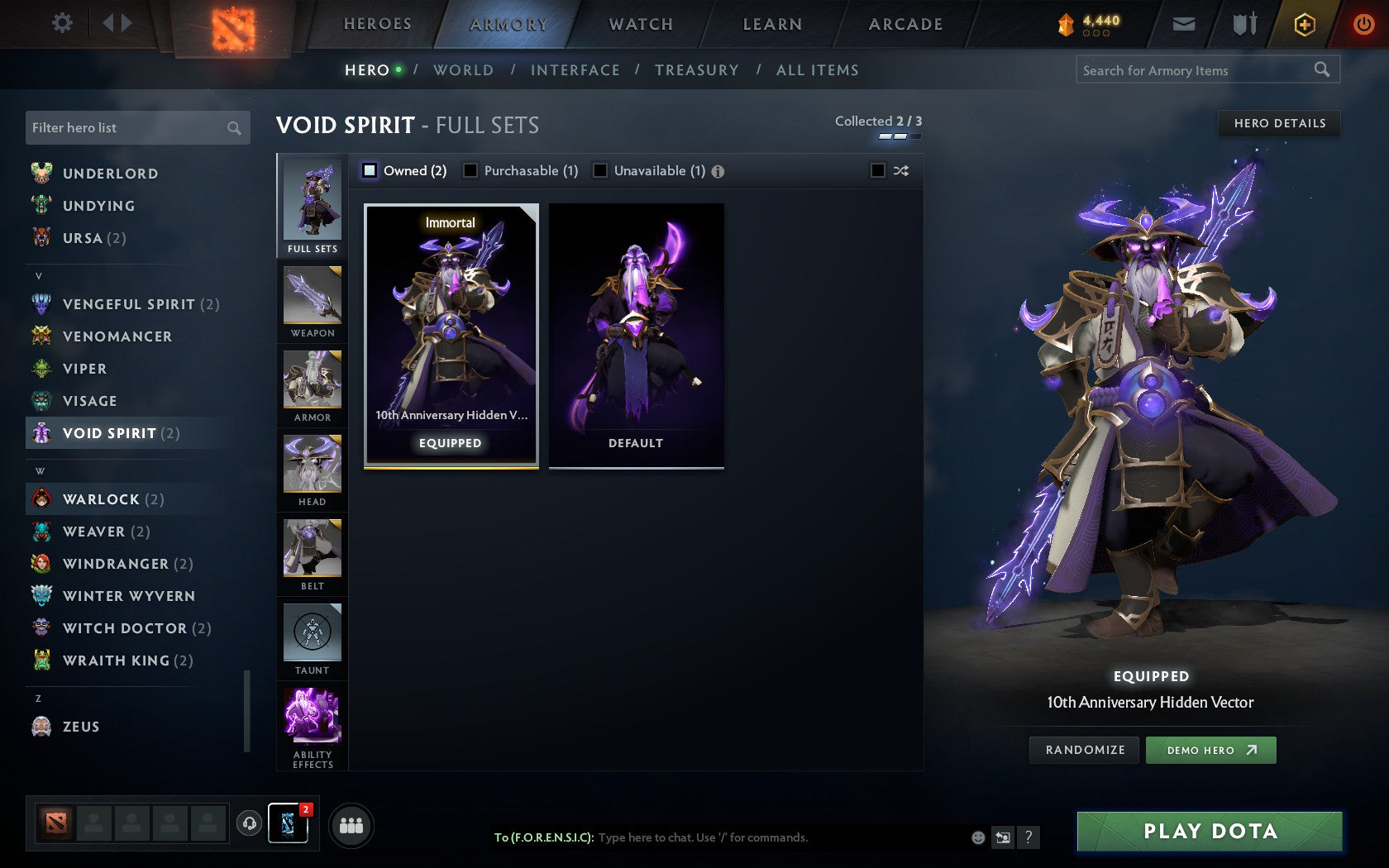The width and height of the screenshot is (1389, 868).
Task: Enable the Unavailable items filter
Action: point(599,170)
